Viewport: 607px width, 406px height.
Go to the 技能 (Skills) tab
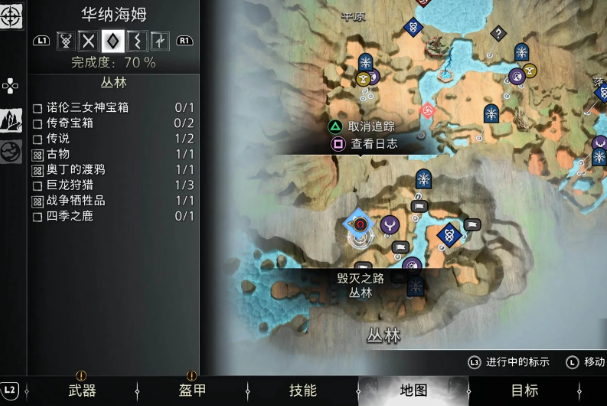click(302, 390)
